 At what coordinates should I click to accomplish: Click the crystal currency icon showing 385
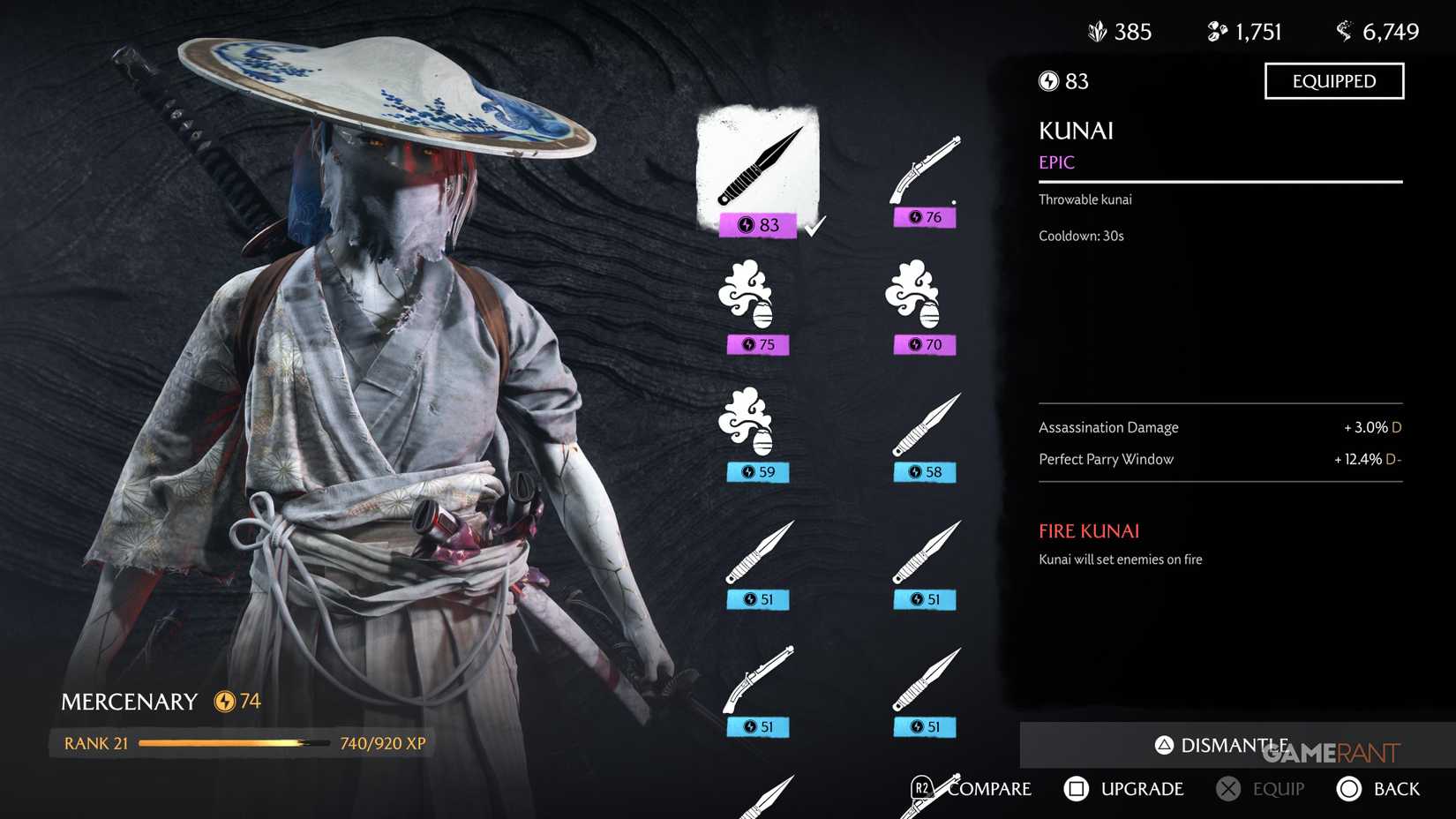coord(1097,30)
